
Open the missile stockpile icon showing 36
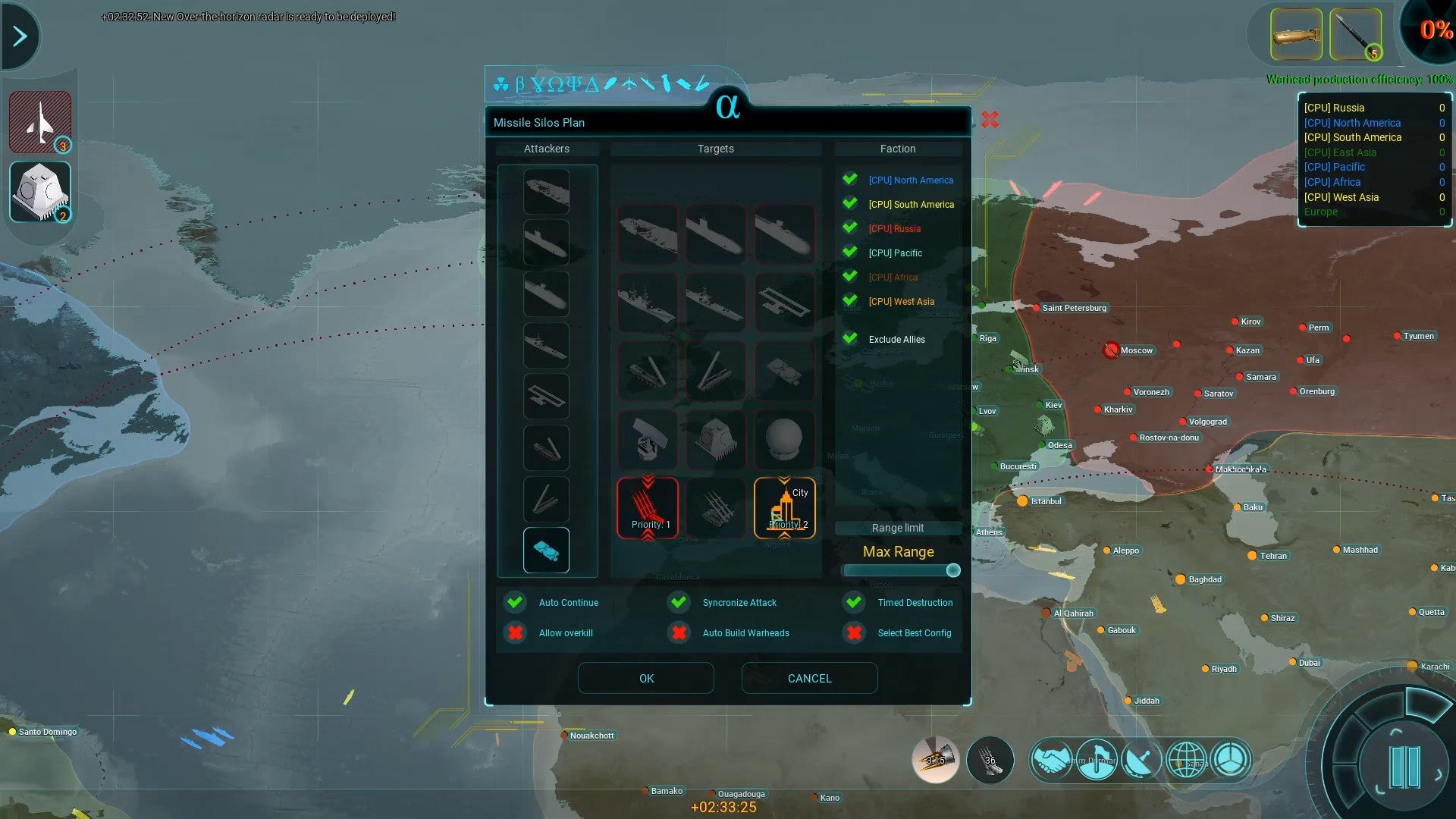pyautogui.click(x=990, y=759)
